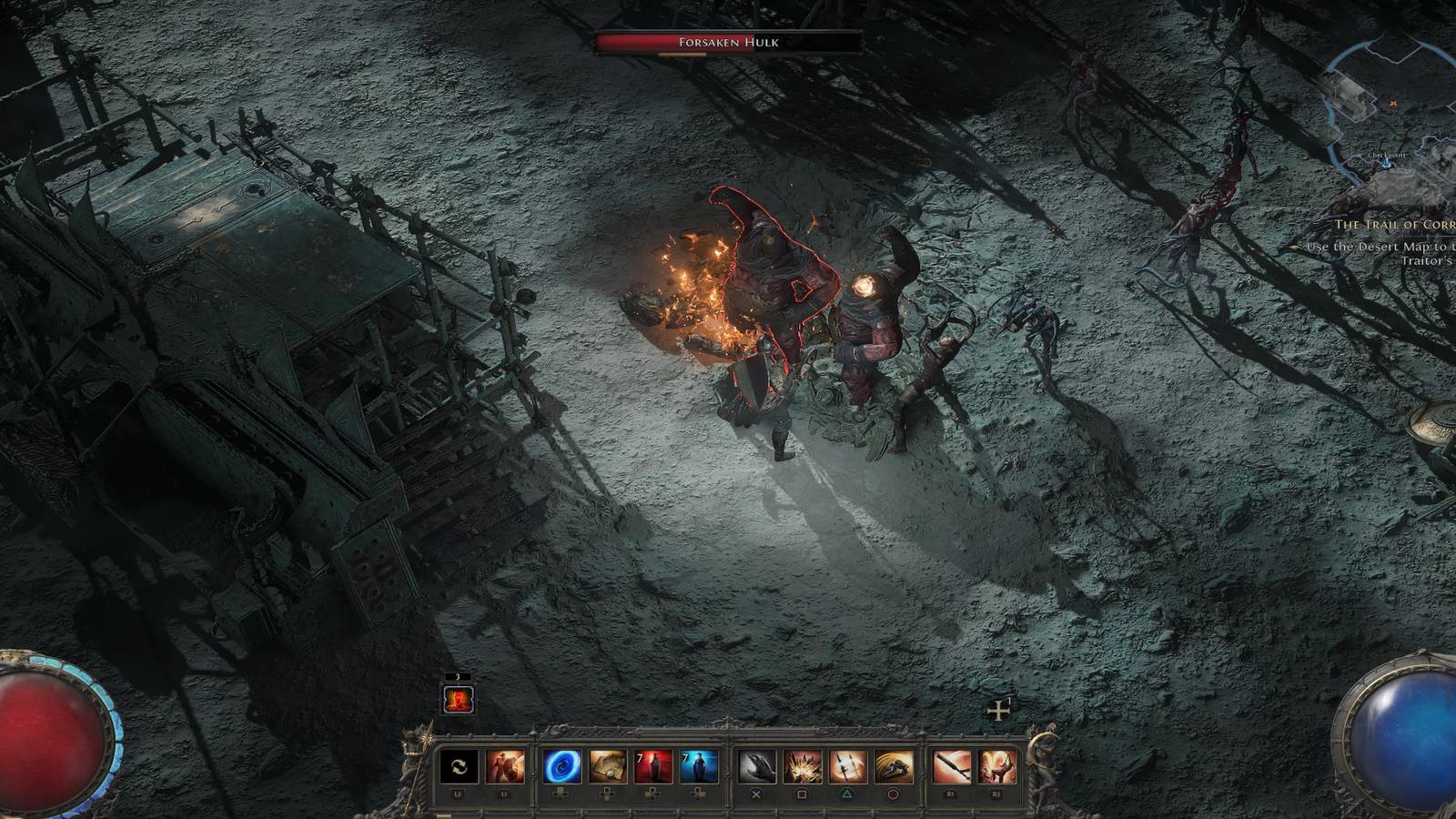Click the Forsaken Hulk health bar
The width and height of the screenshot is (1456, 819).
(726, 41)
